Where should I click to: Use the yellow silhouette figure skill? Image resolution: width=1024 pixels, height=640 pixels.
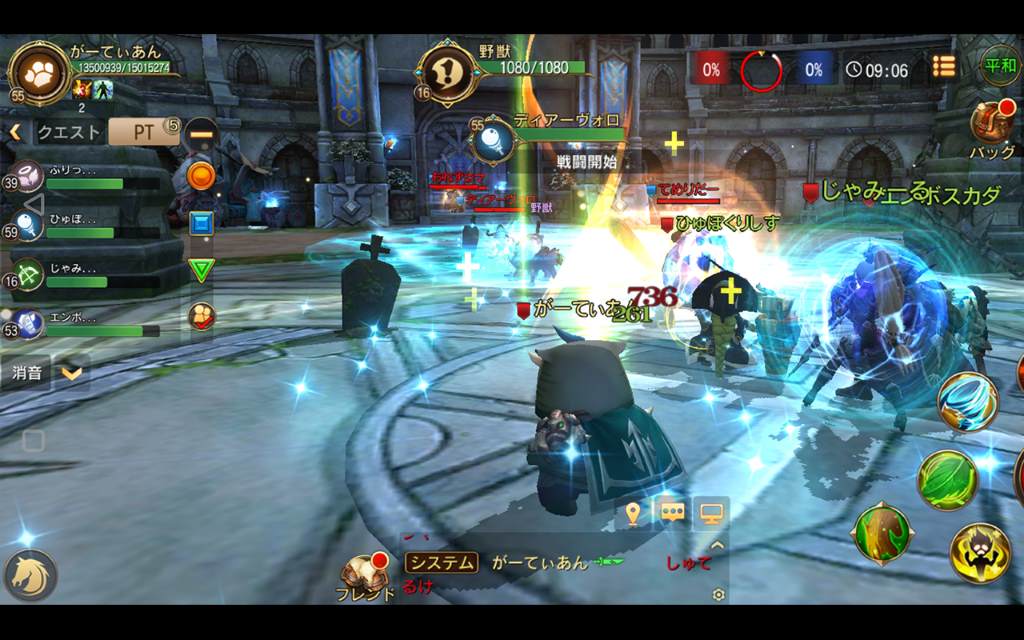click(979, 552)
